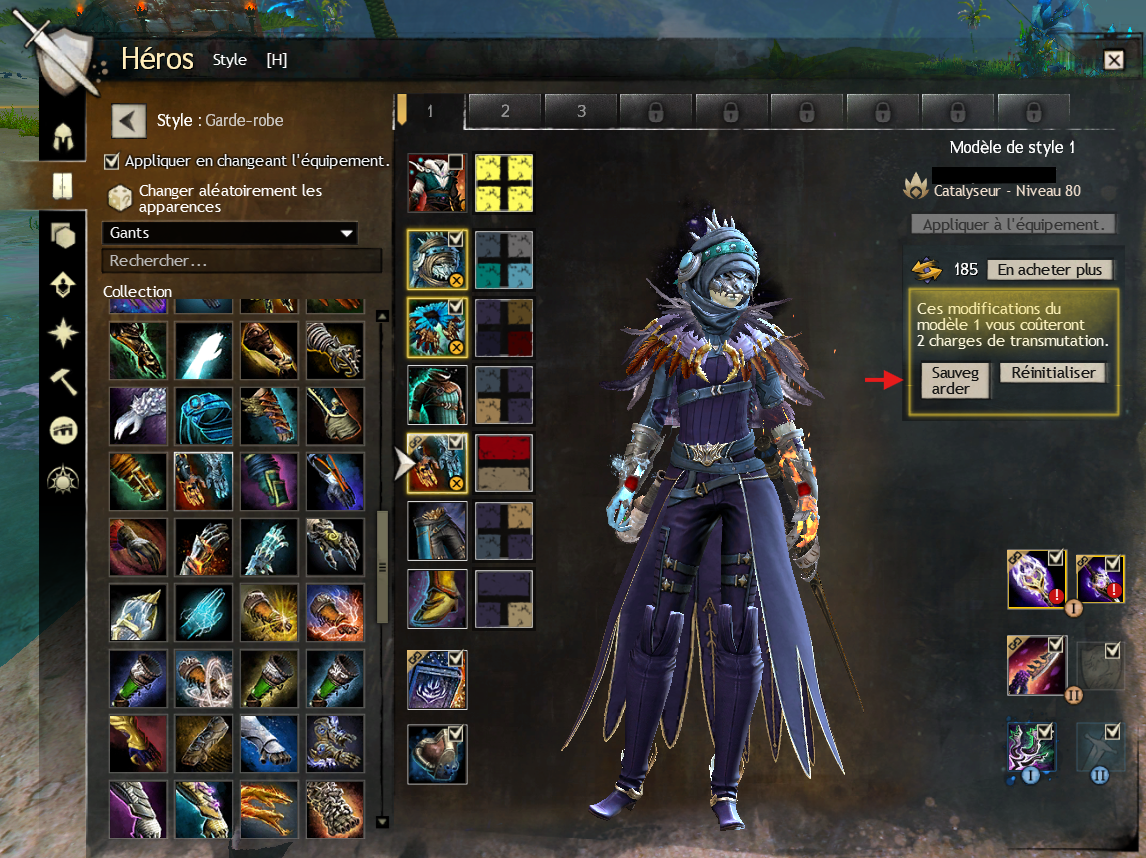Viewport: 1146px width, 858px height.
Task: Select the boots equipment slot
Action: (x=437, y=599)
